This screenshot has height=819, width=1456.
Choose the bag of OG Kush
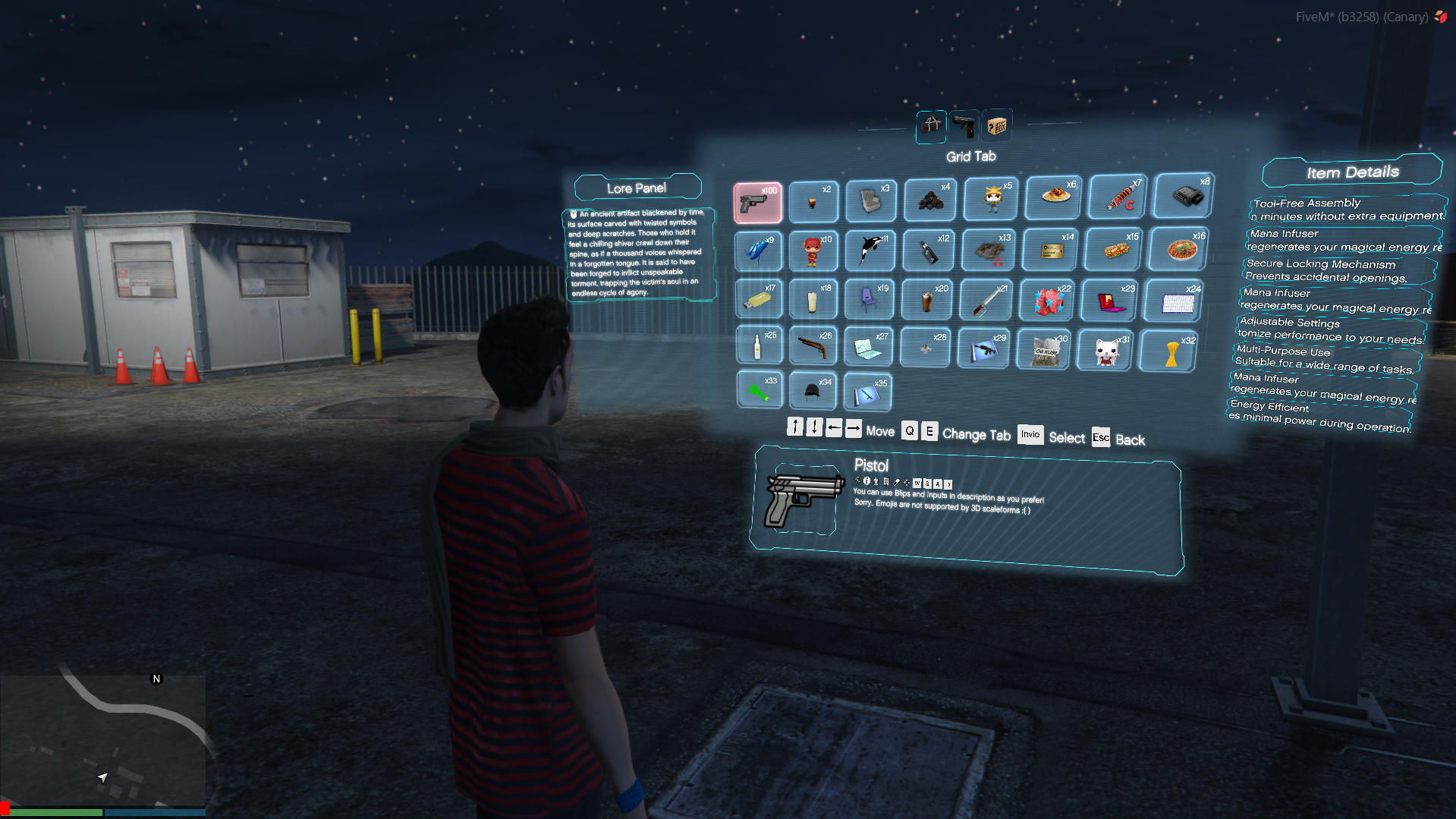coord(1045,350)
